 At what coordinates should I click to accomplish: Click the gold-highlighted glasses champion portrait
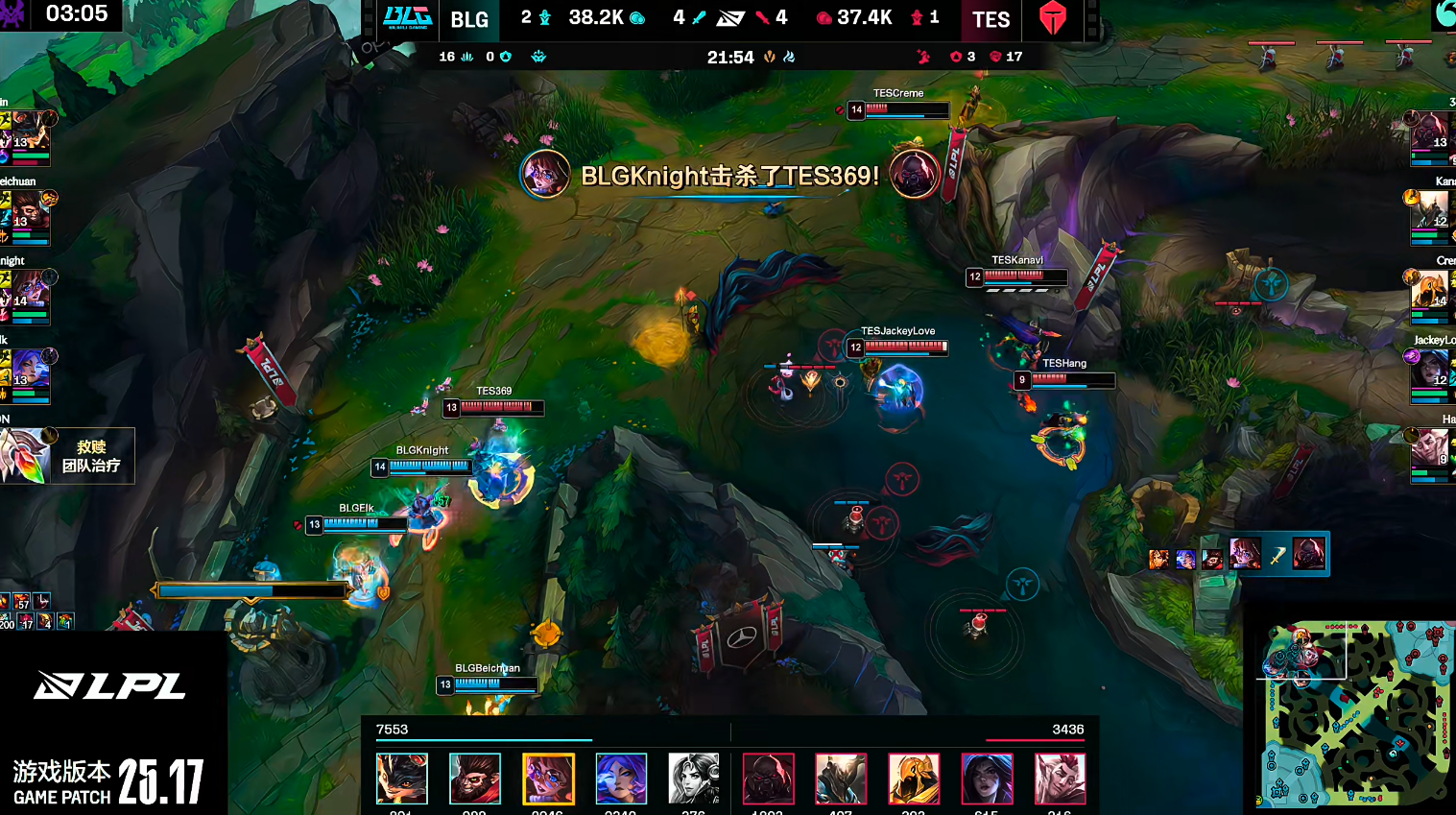pyautogui.click(x=548, y=779)
